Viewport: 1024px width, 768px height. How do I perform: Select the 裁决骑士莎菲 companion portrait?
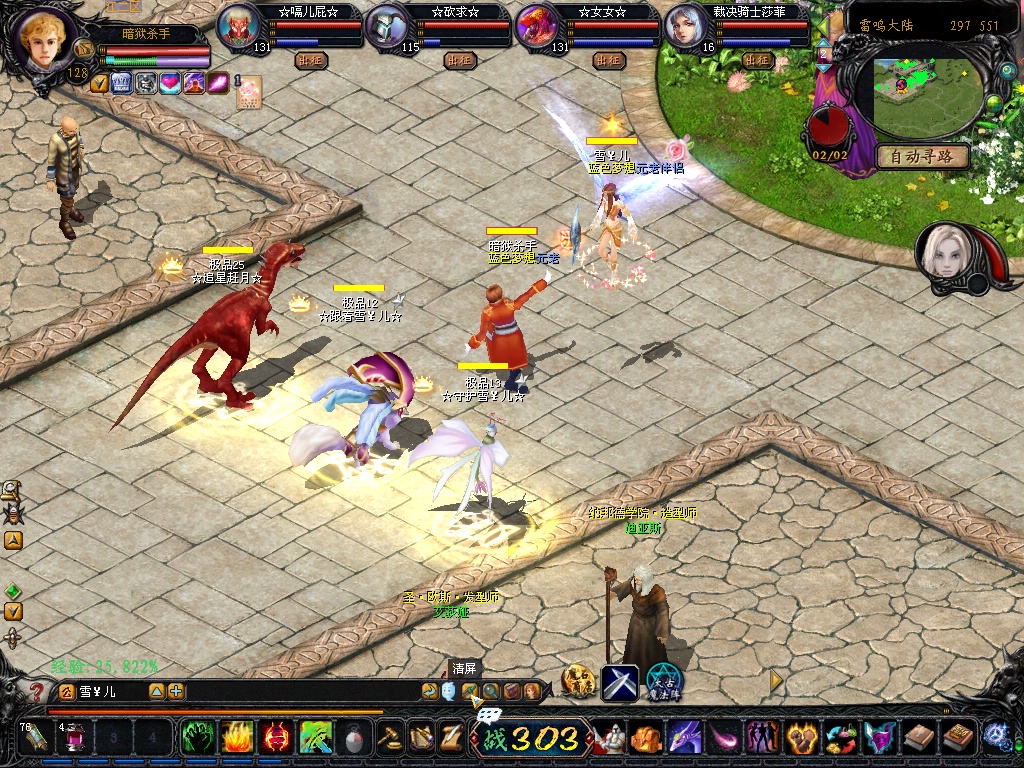688,26
